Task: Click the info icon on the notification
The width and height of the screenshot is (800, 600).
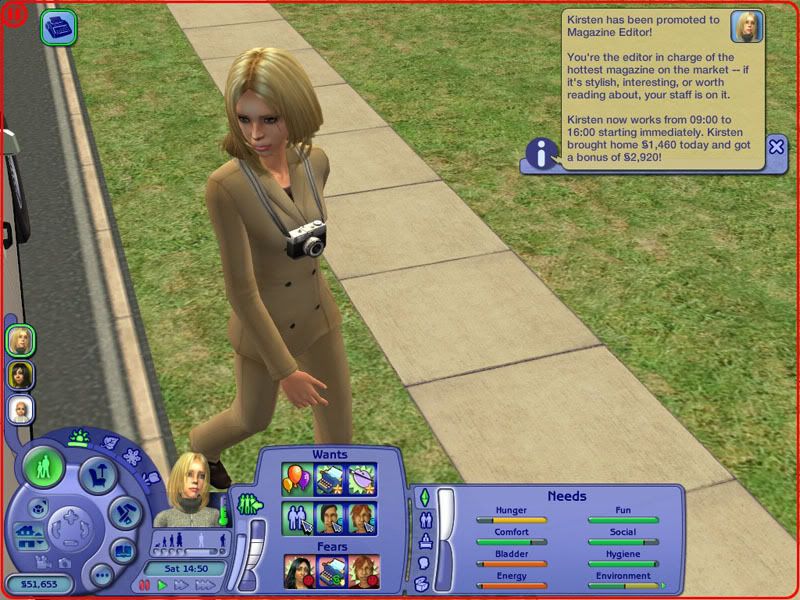Action: [542, 155]
